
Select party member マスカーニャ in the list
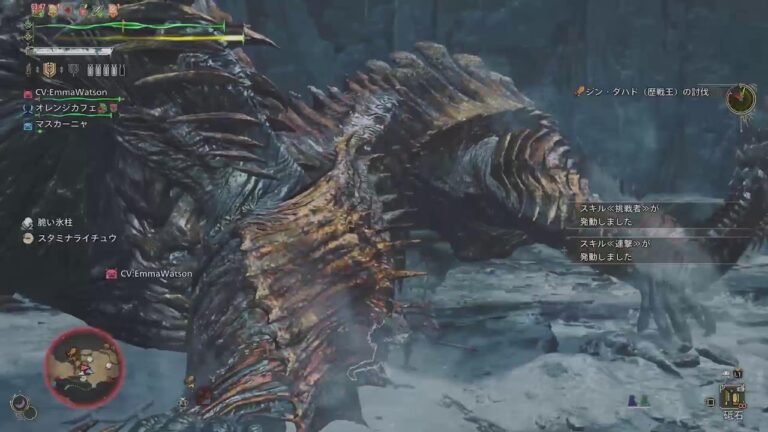click(x=64, y=125)
